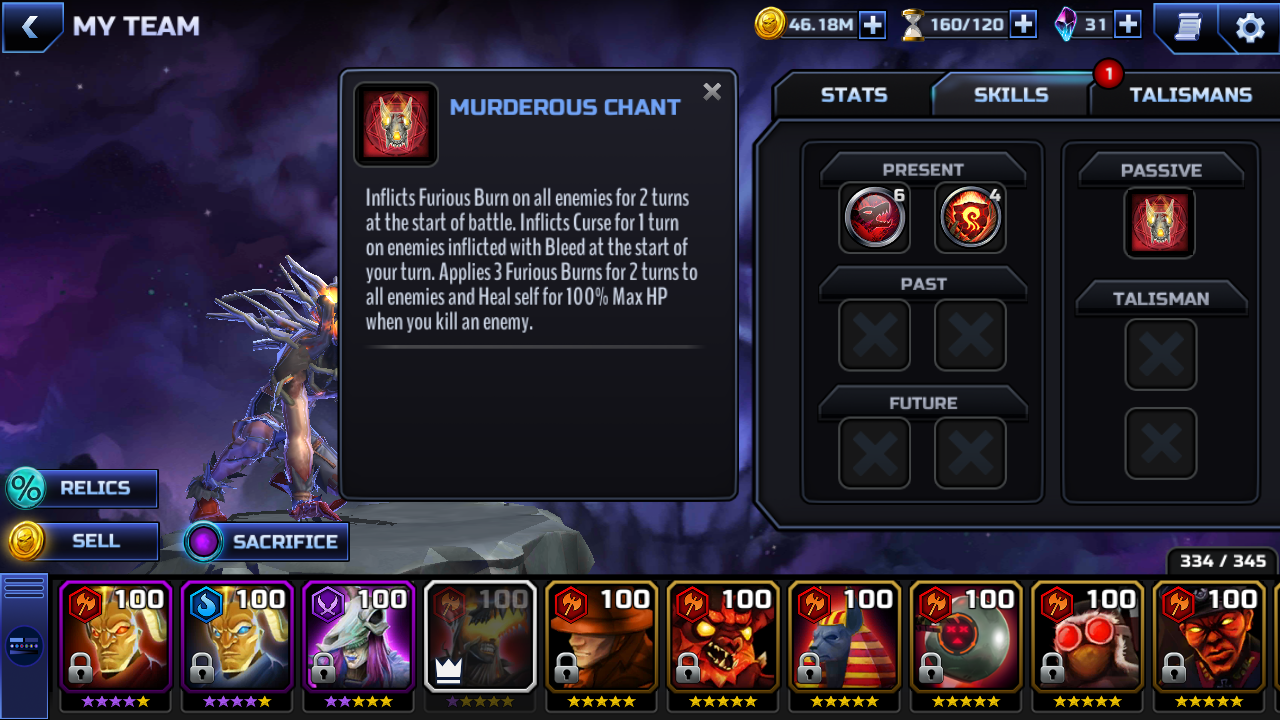Screen dimensions: 1280x720
Task: Add more gold coins
Action: click(873, 25)
